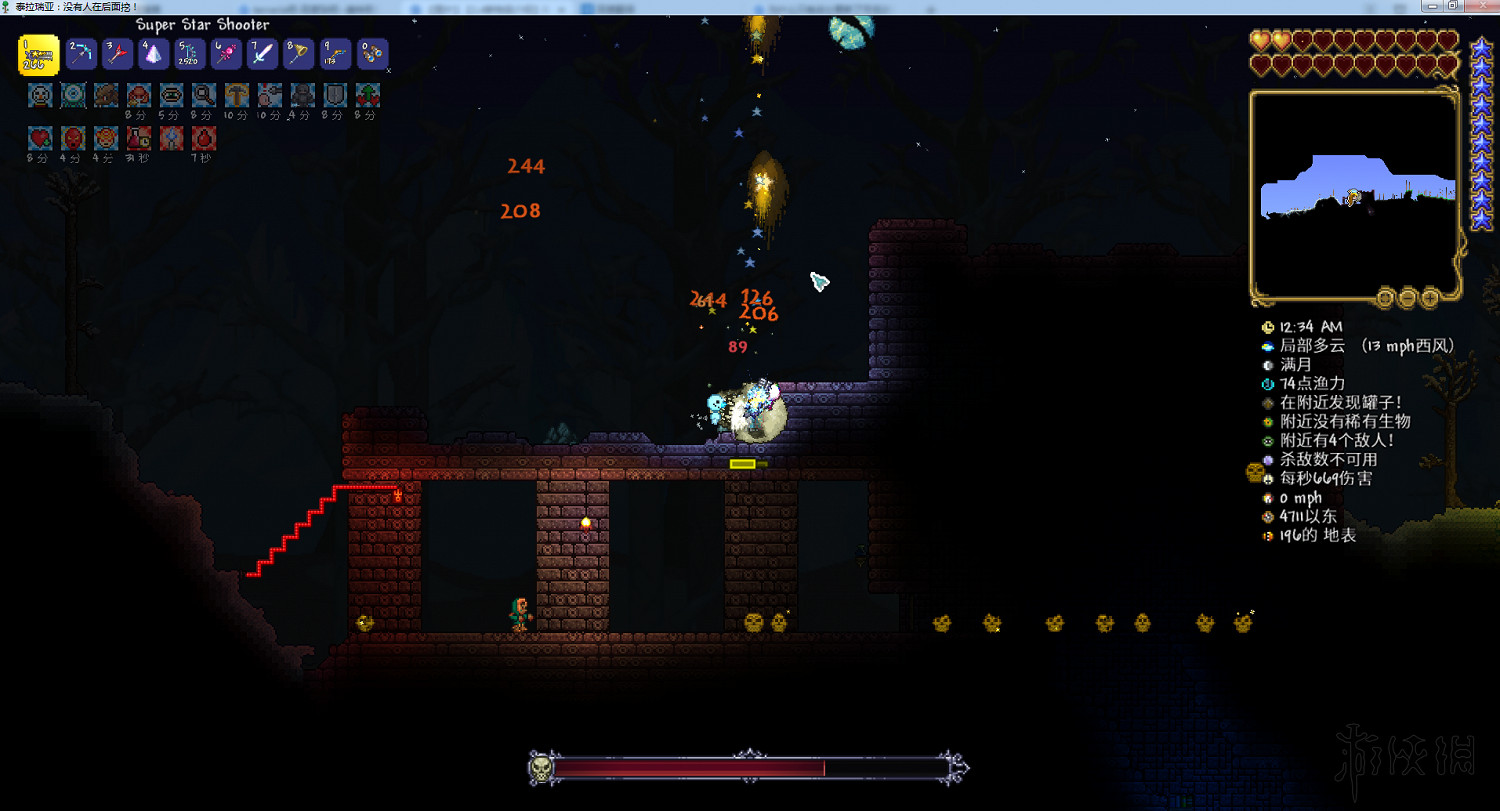
Task: Zoom out on the minimap
Action: [1406, 298]
